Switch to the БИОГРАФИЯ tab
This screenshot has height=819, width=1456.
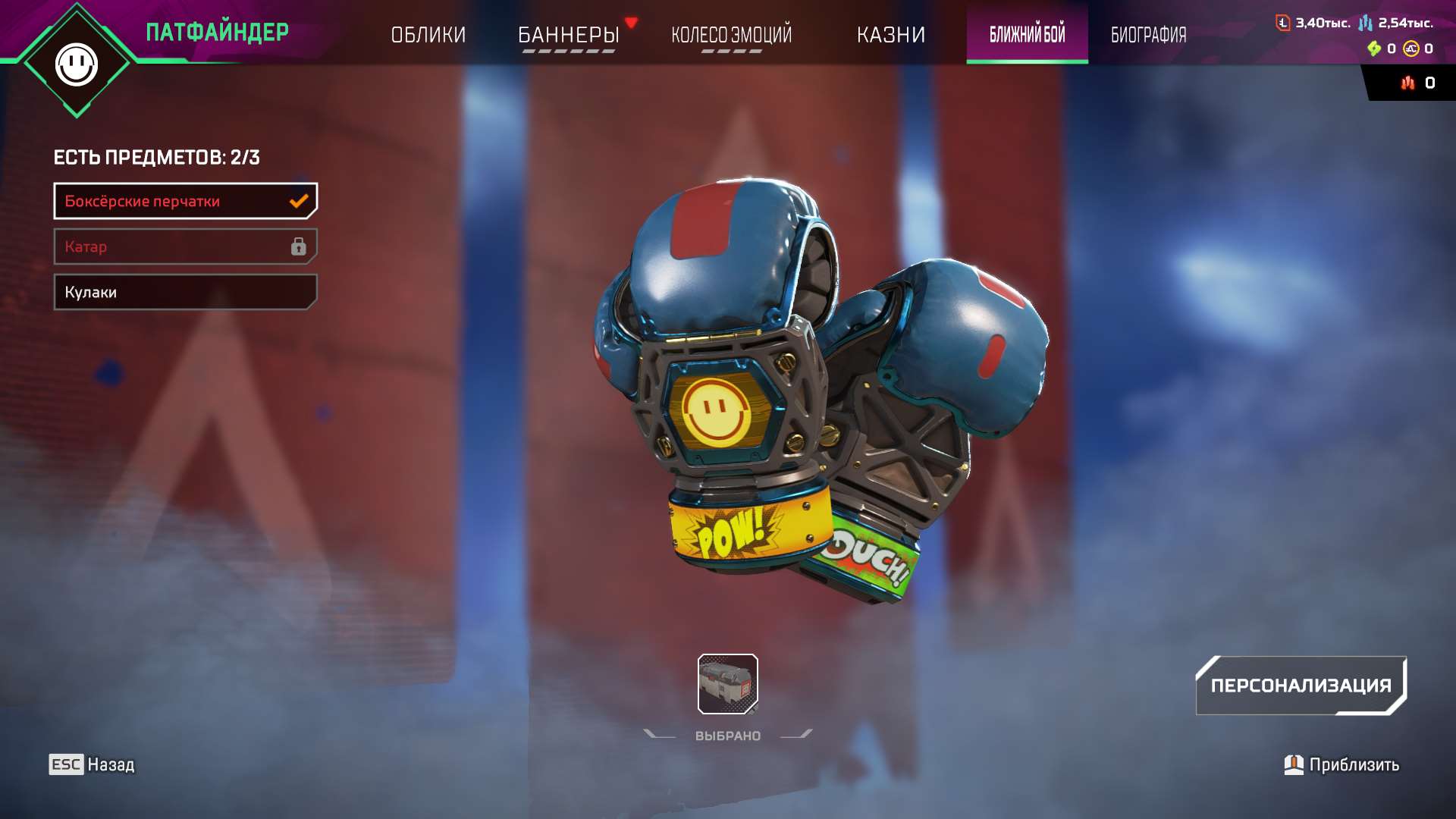1147,34
